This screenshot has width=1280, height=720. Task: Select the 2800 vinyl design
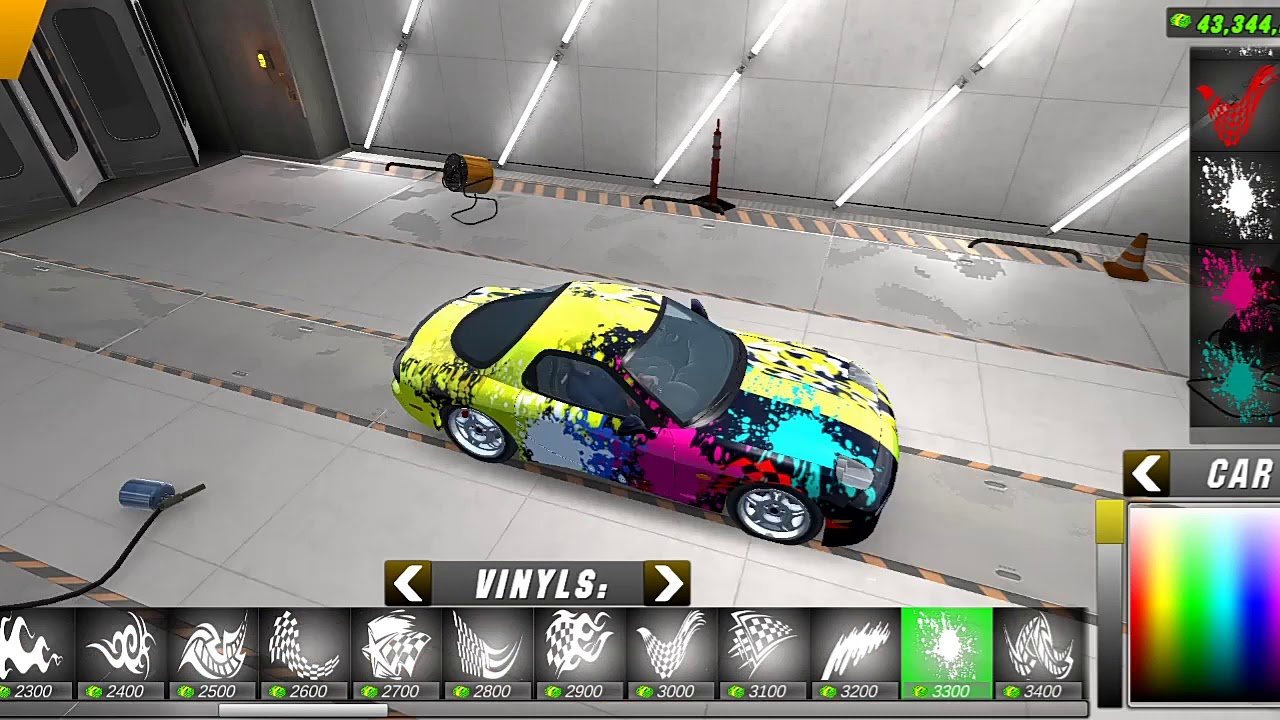pyautogui.click(x=488, y=647)
